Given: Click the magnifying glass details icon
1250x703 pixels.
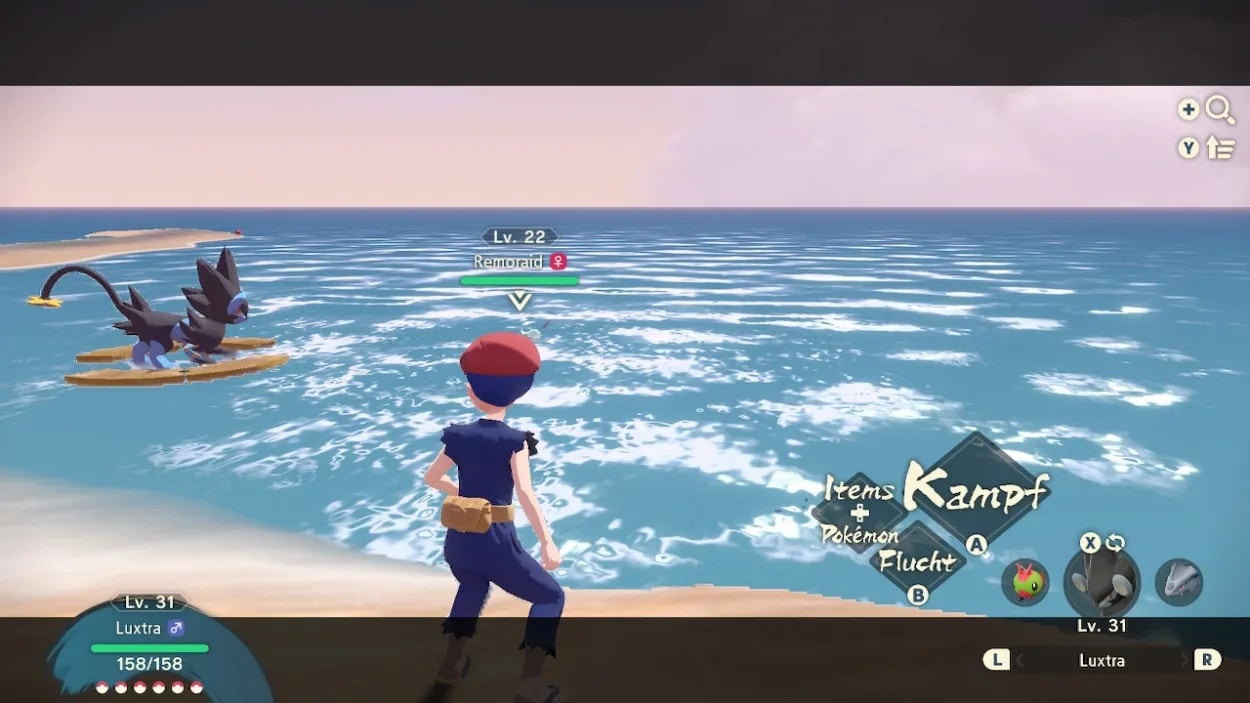Looking at the screenshot, I should click(x=1220, y=110).
